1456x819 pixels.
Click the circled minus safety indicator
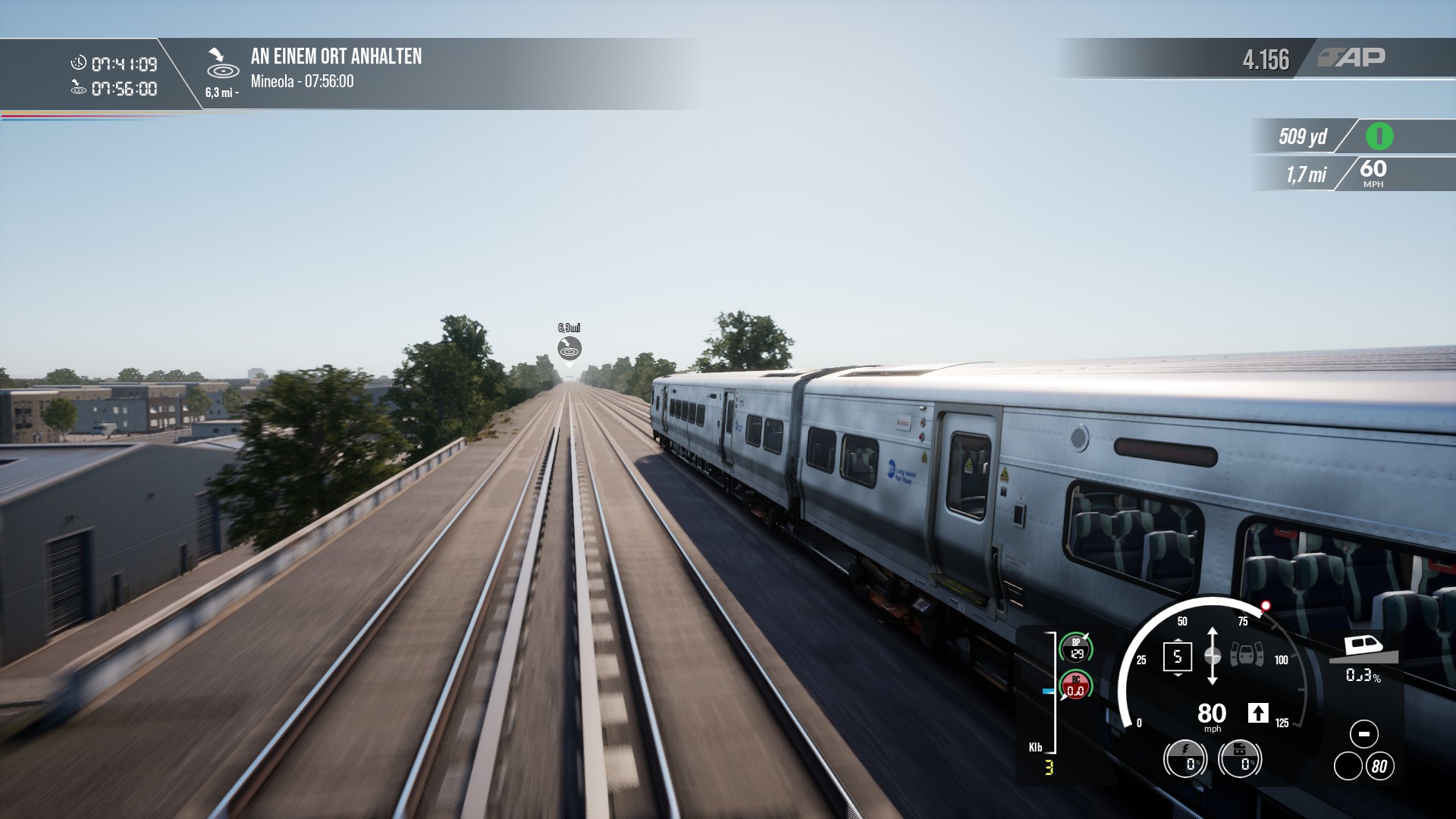click(x=1363, y=734)
